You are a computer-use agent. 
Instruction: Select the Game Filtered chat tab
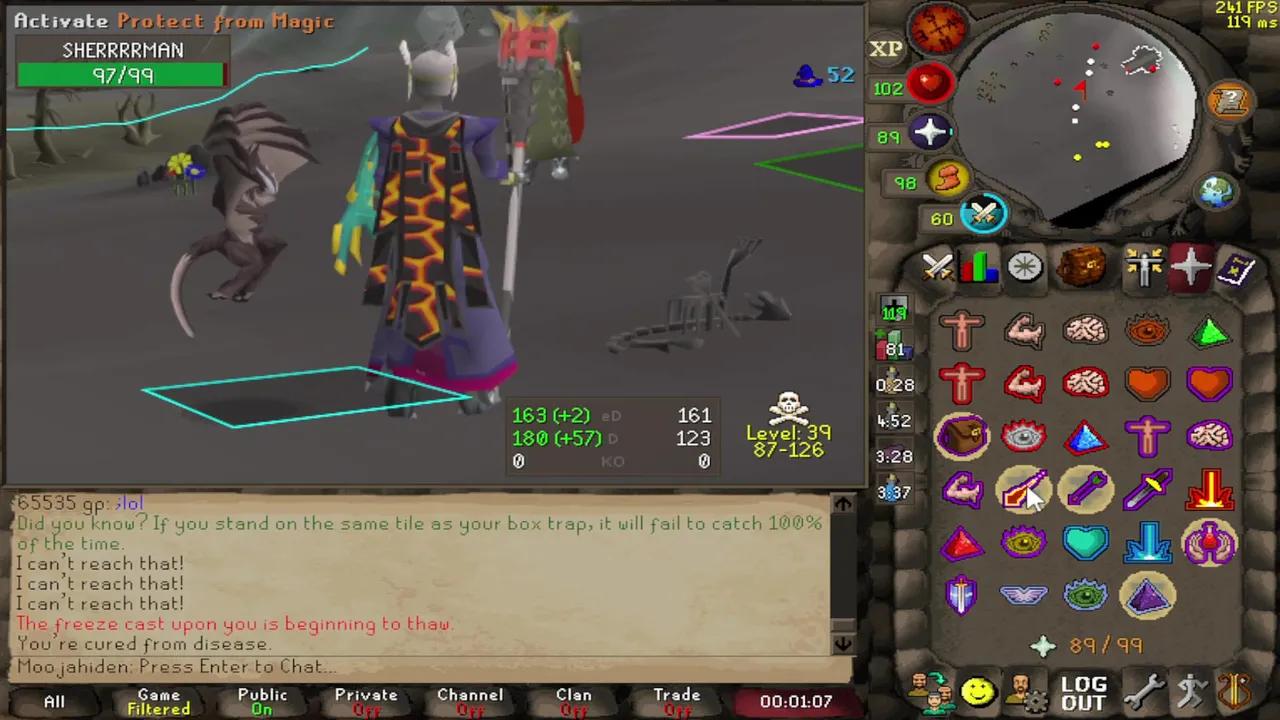158,697
